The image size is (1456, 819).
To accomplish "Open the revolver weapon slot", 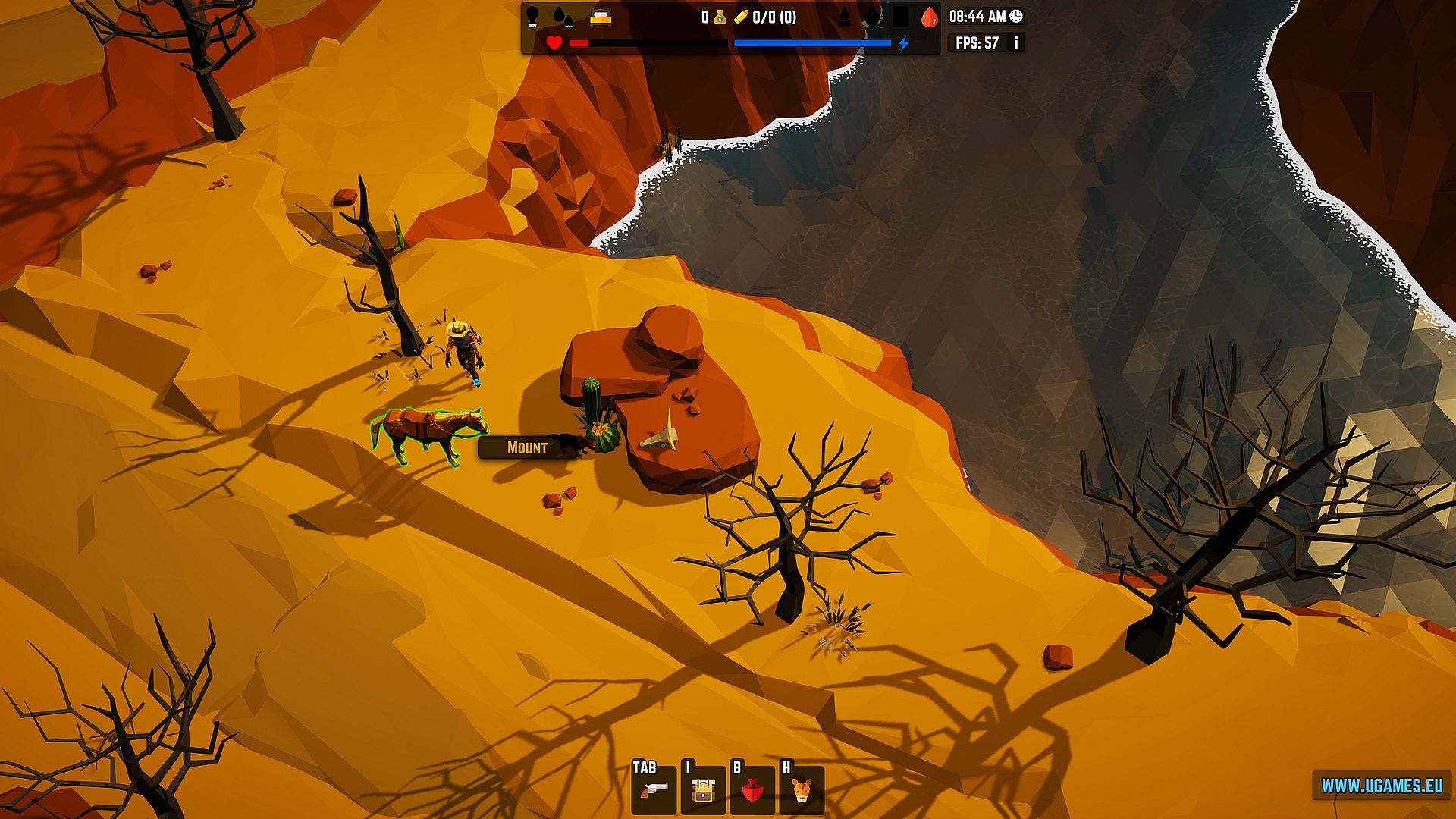I will [654, 790].
